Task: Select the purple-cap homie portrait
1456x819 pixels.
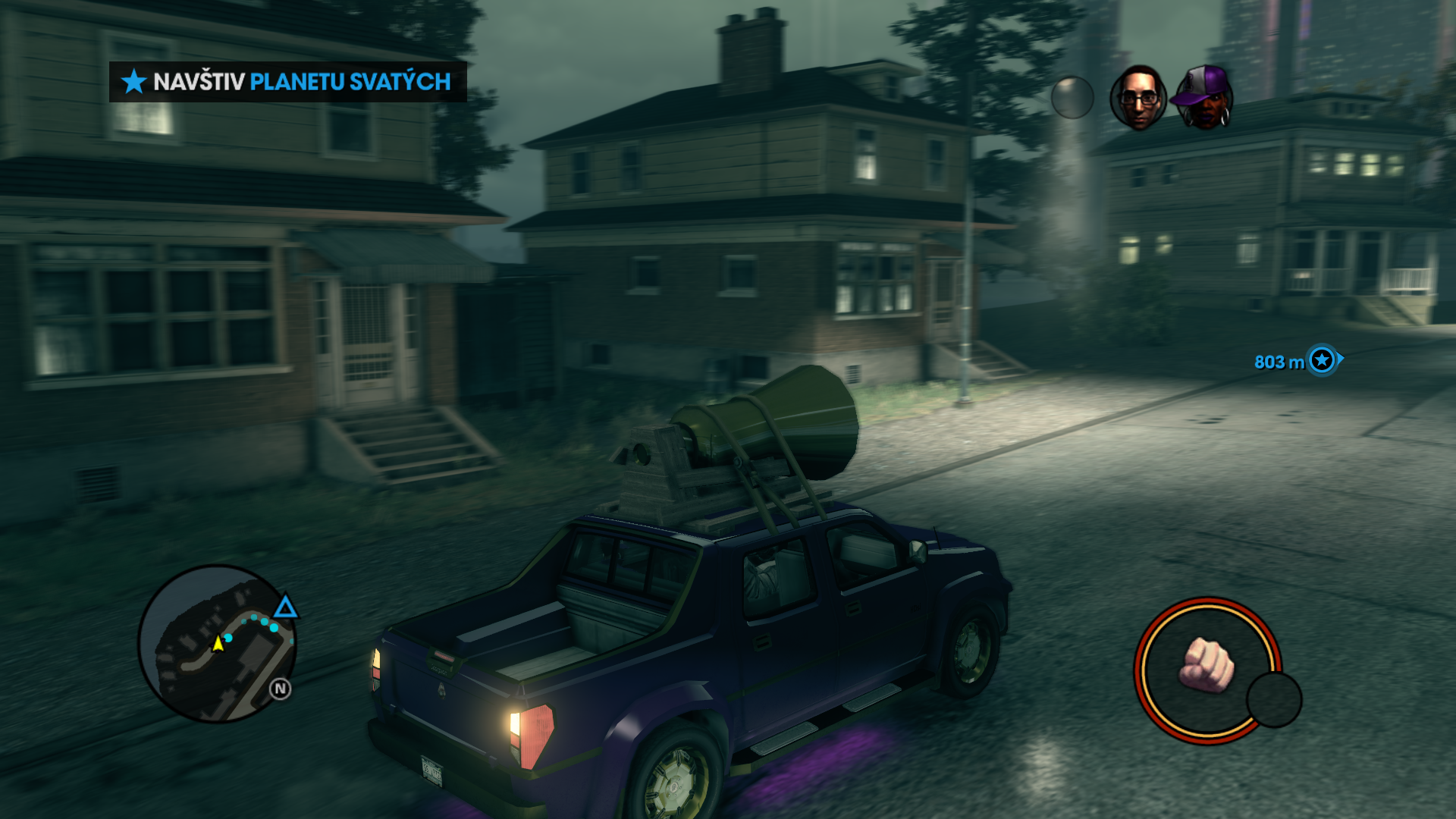Action: (x=1203, y=98)
